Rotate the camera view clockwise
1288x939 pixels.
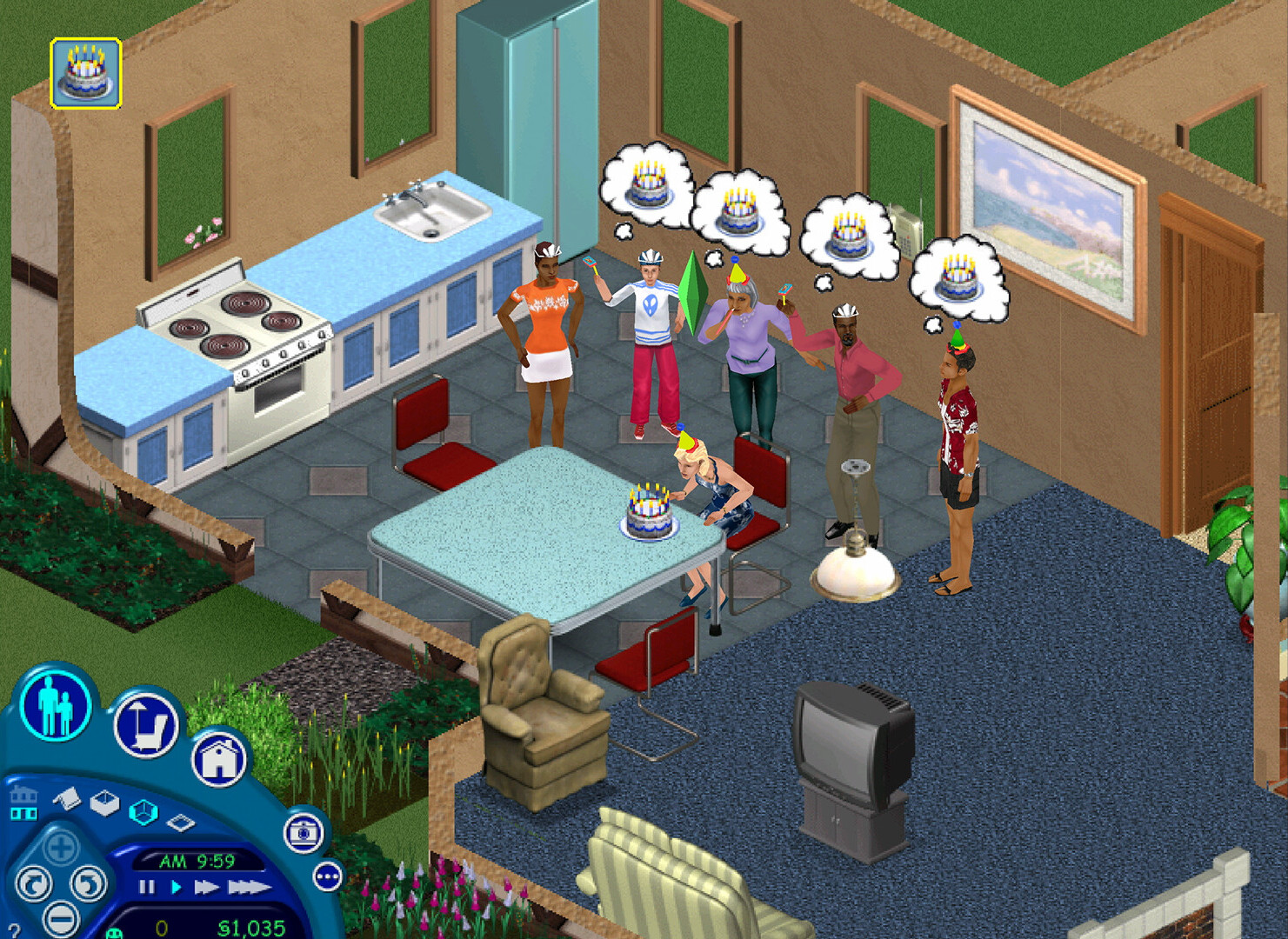click(x=88, y=884)
